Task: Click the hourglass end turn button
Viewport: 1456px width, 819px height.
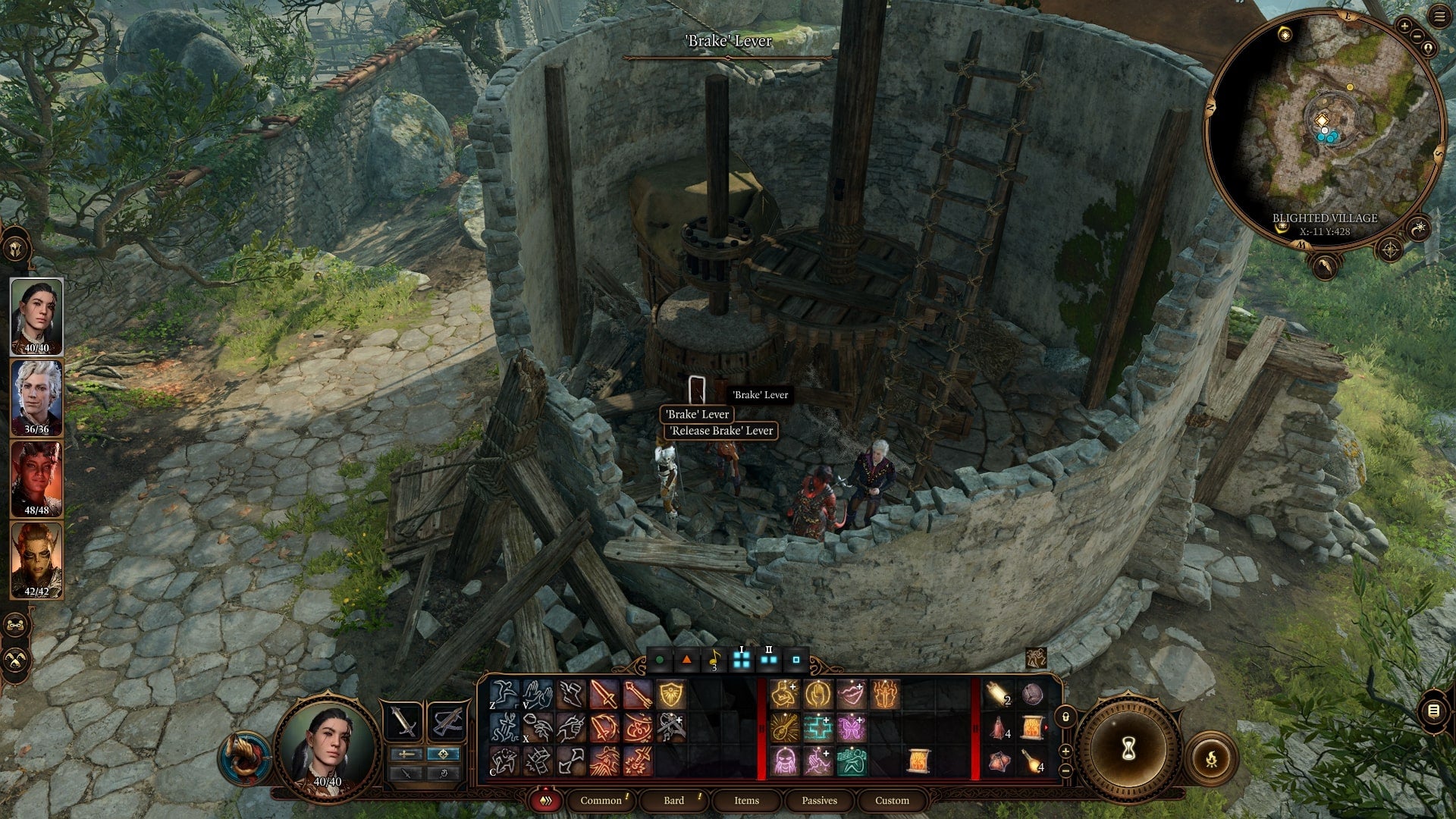Action: click(x=1128, y=749)
